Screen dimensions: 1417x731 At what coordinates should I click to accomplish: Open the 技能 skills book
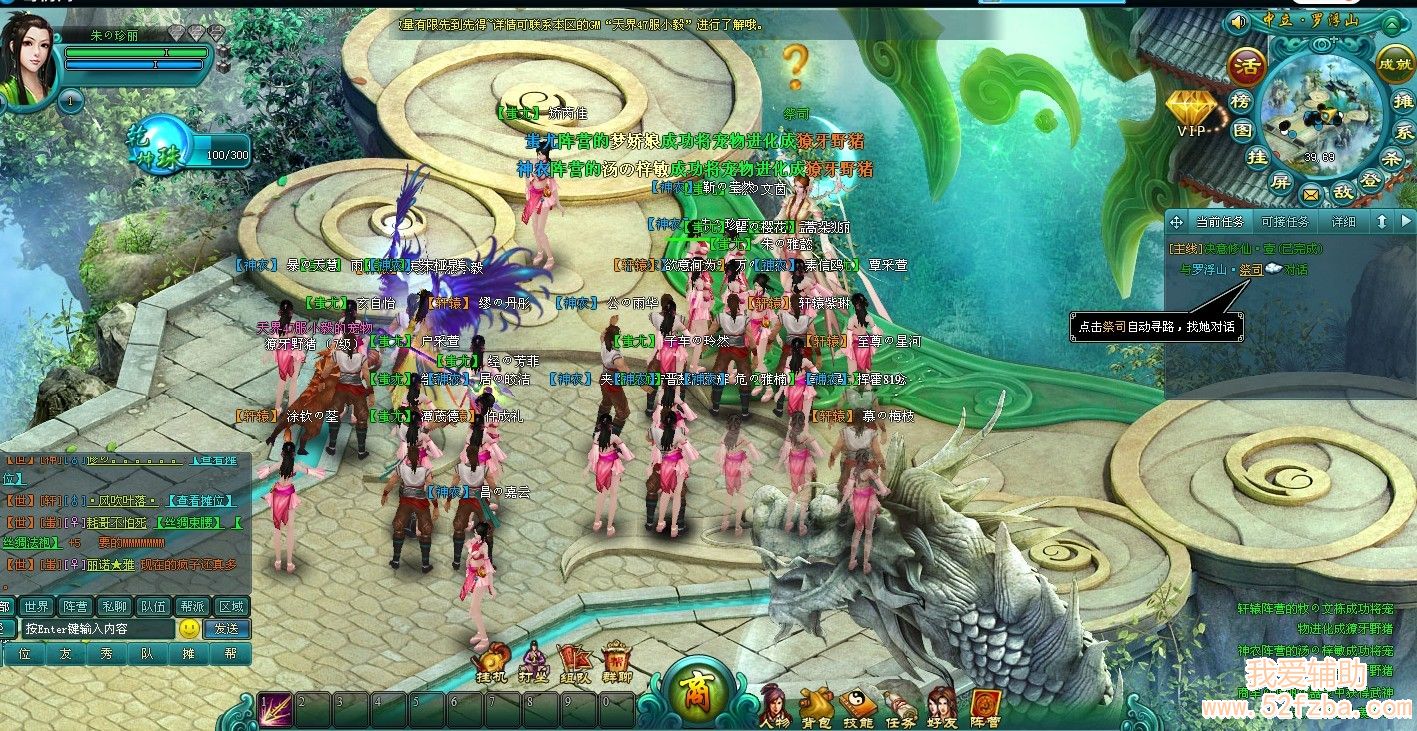[857, 704]
